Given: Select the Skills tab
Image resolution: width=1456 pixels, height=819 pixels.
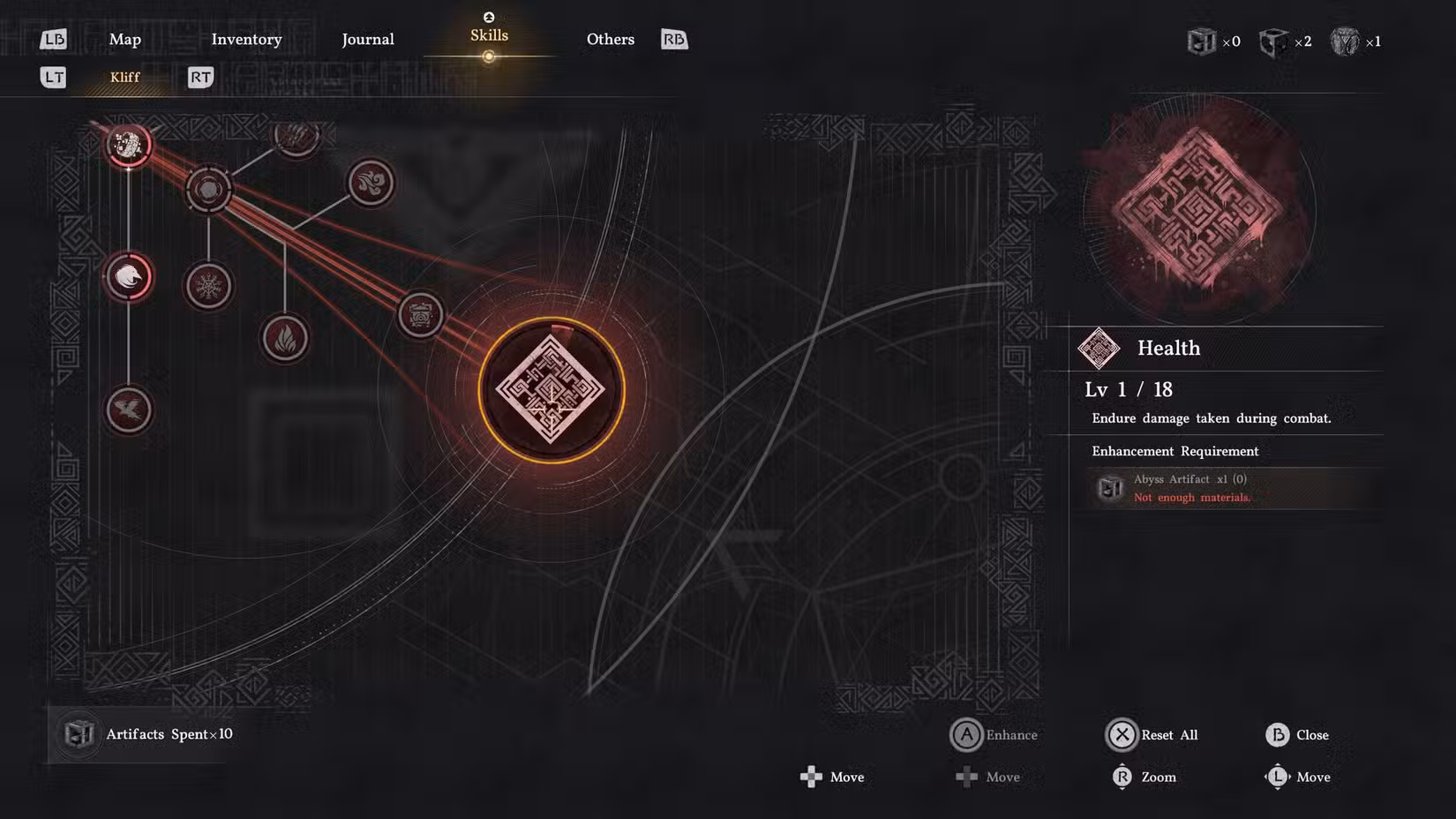Looking at the screenshot, I should click(489, 36).
